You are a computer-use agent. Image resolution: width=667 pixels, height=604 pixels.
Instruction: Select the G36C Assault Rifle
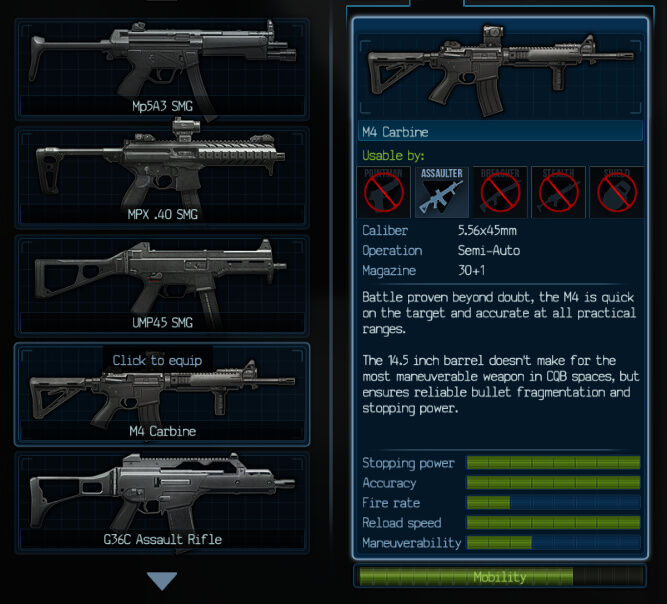[x=161, y=502]
